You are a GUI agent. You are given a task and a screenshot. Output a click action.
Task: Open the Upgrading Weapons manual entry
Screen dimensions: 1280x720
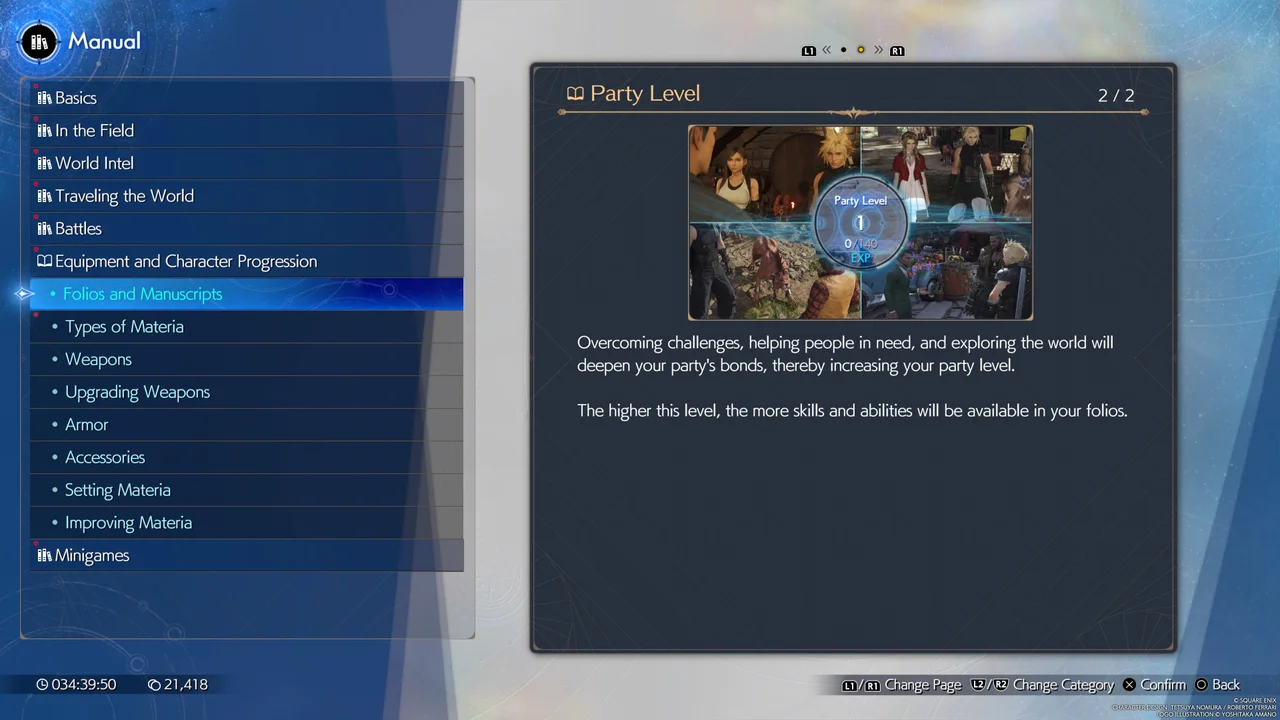(137, 391)
